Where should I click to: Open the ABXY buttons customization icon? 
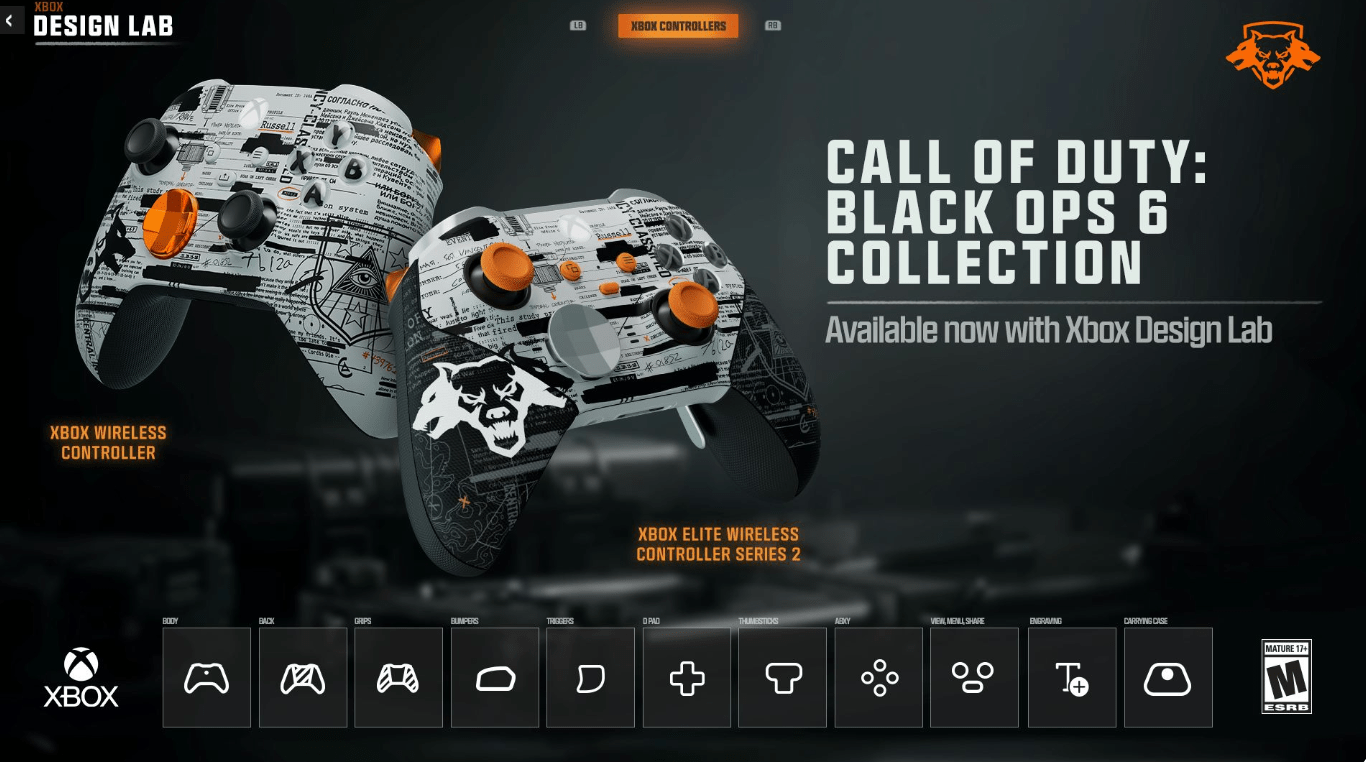tap(878, 677)
